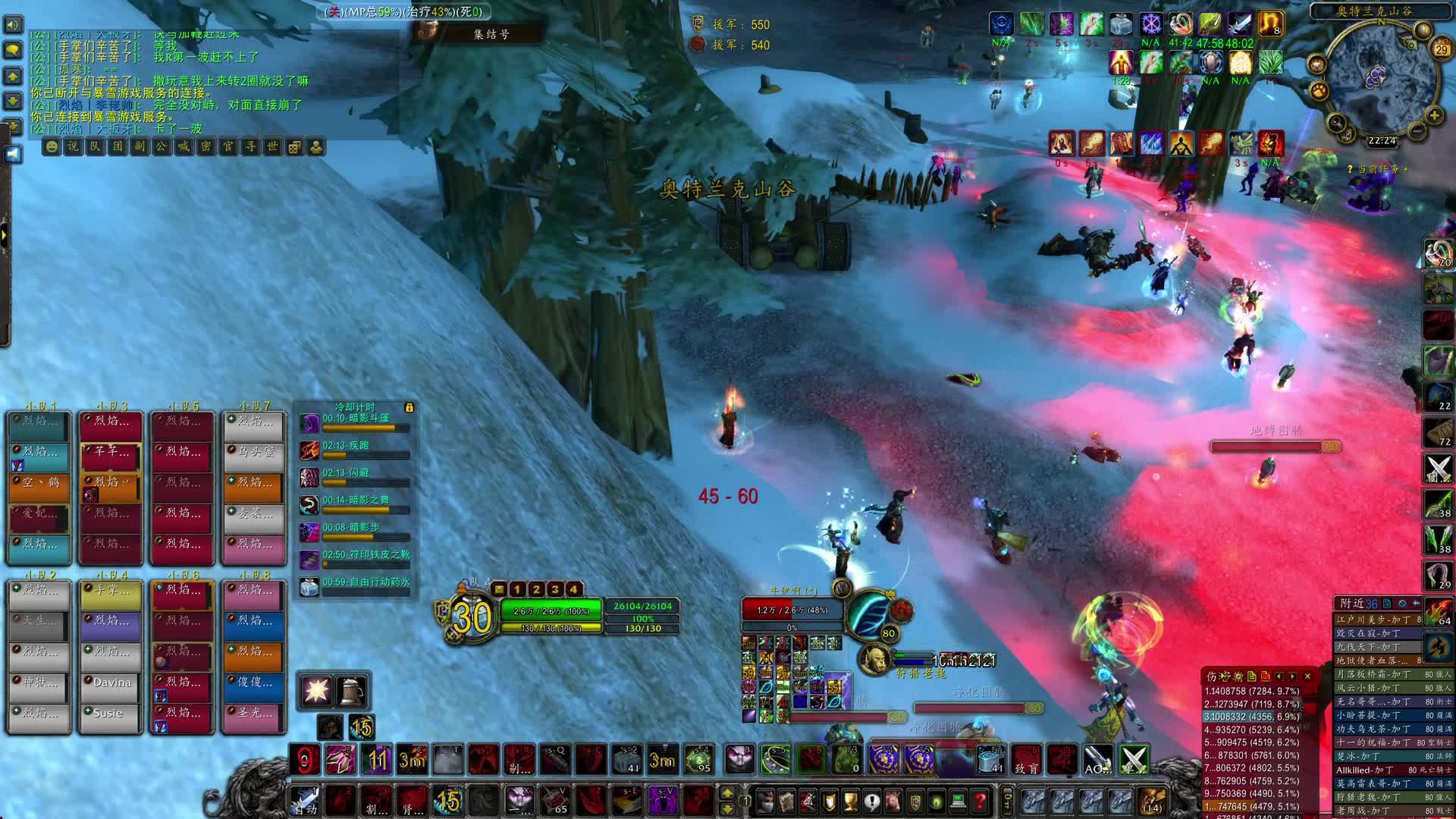Zoom in the minimap with the plus button
This screenshot has height=819, width=1456.
1434,115
